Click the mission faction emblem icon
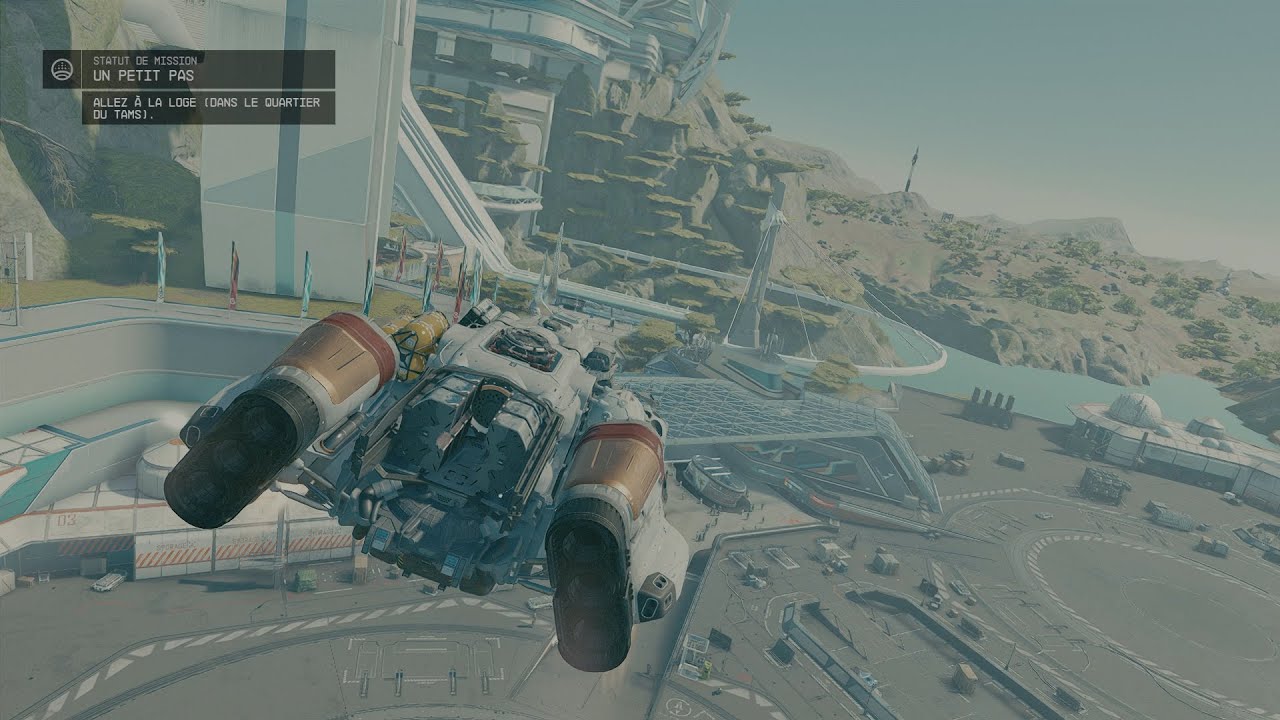1280x720 pixels. (x=62, y=70)
